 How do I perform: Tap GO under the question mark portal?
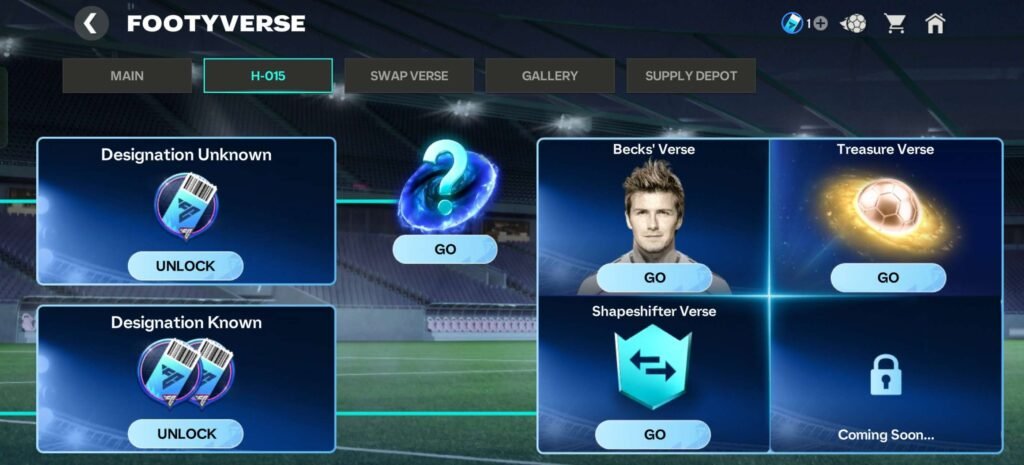click(x=445, y=249)
